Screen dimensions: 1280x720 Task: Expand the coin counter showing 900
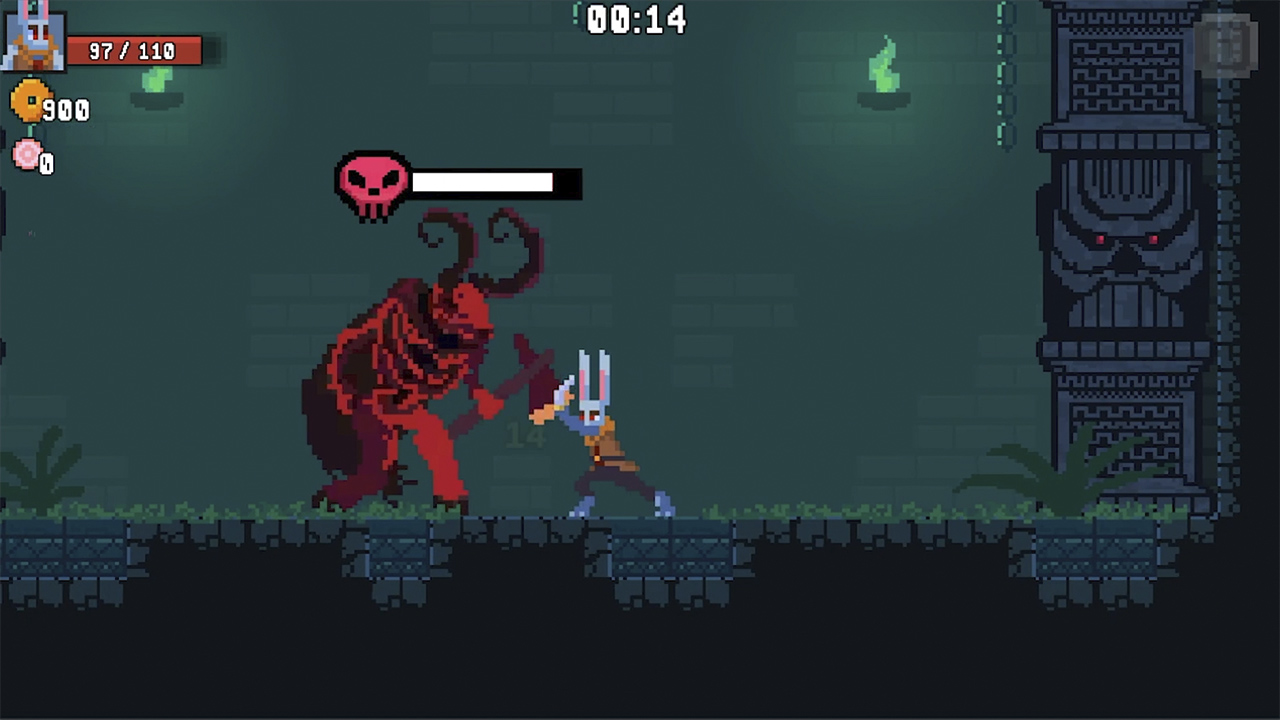64,110
